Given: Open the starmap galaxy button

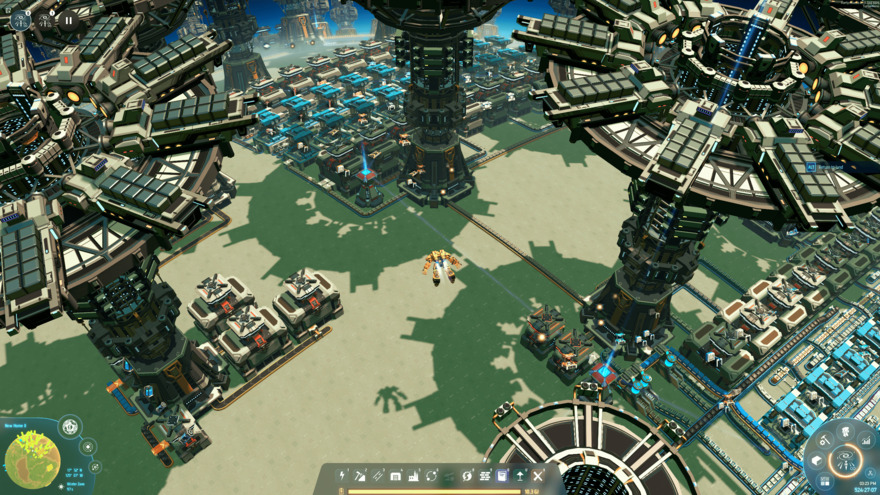Looking at the screenshot, I should pos(95,467).
